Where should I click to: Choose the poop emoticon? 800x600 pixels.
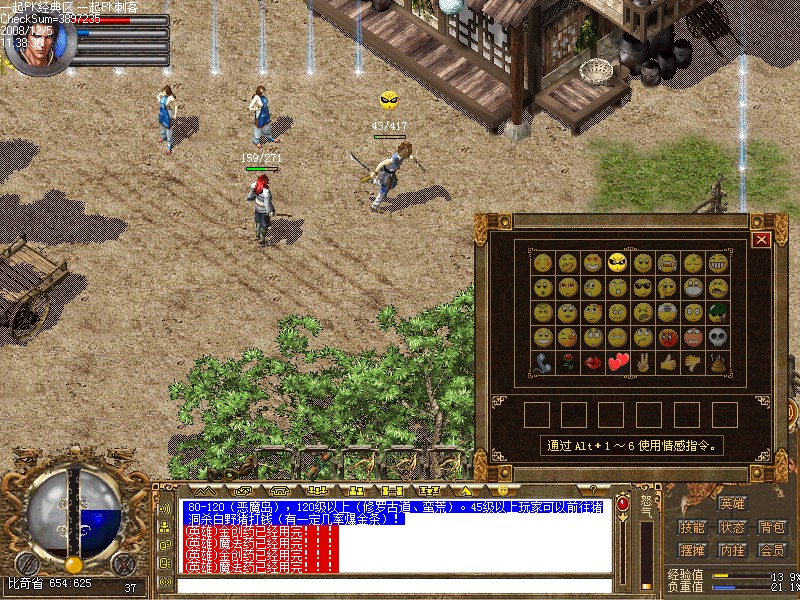pos(719,363)
